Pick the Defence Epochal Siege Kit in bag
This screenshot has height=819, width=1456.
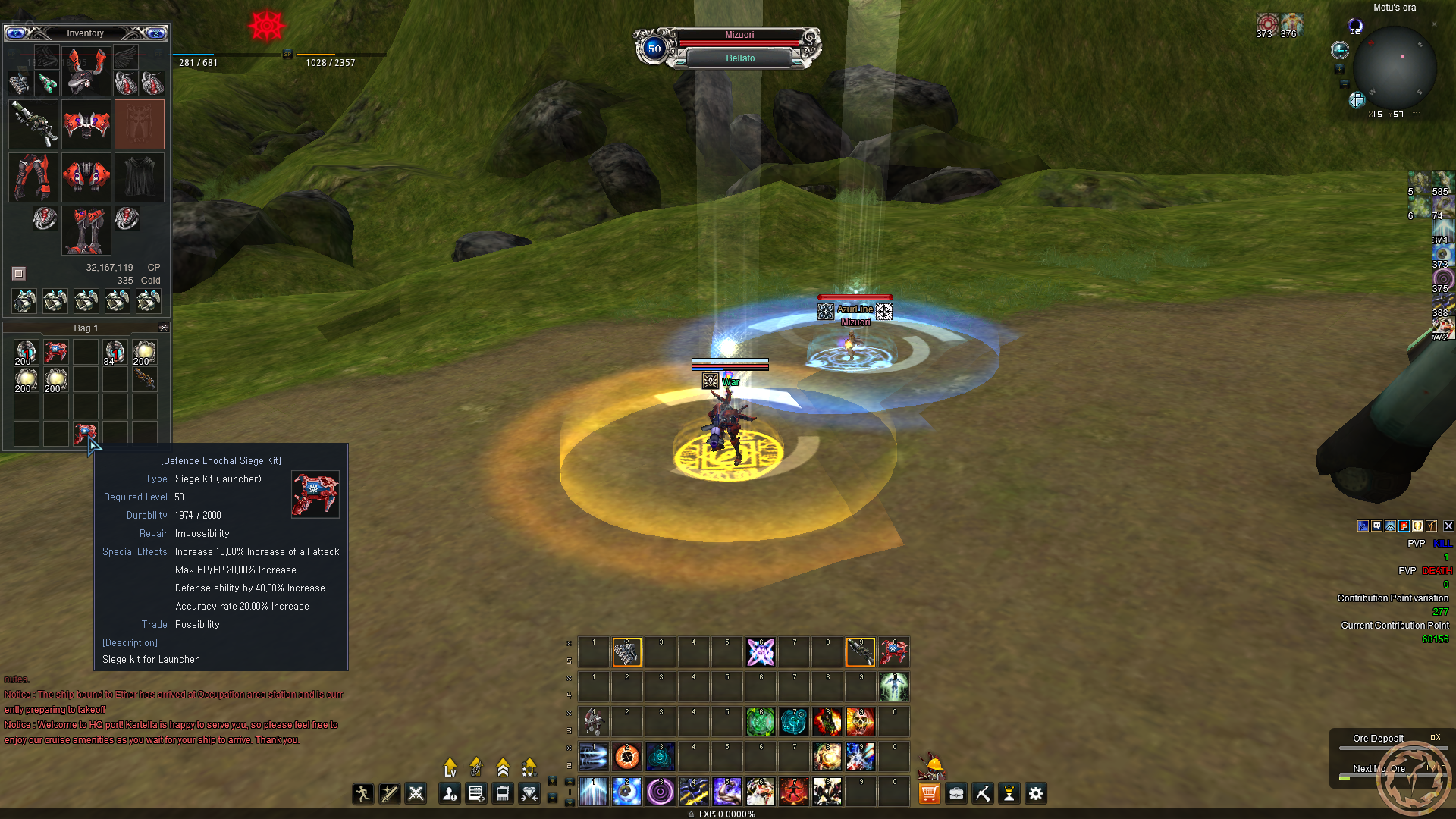pyautogui.click(x=85, y=434)
